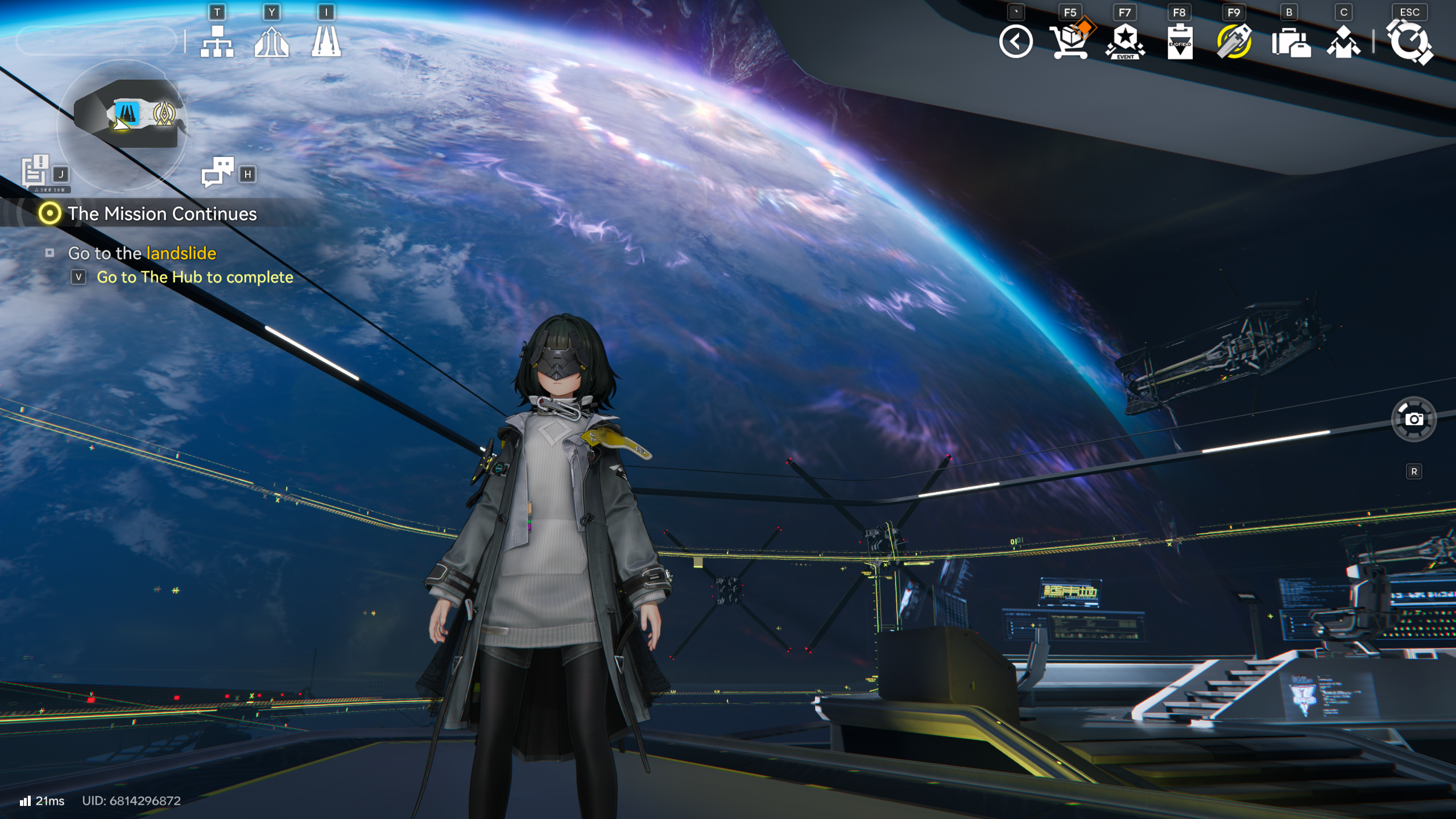Open the backpack suitcase inventory
1456x819 pixels.
pyautogui.click(x=1290, y=43)
